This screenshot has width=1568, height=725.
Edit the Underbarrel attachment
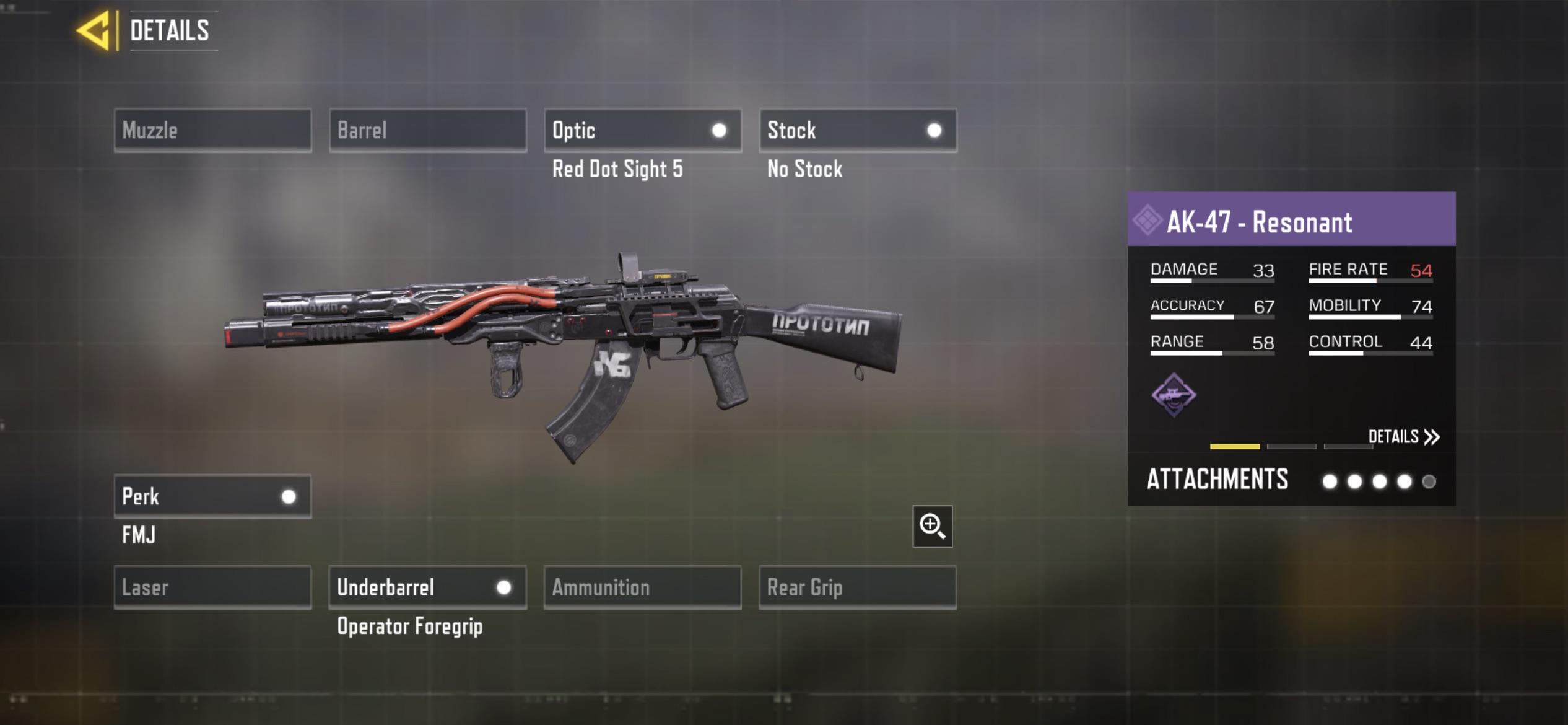pos(427,587)
